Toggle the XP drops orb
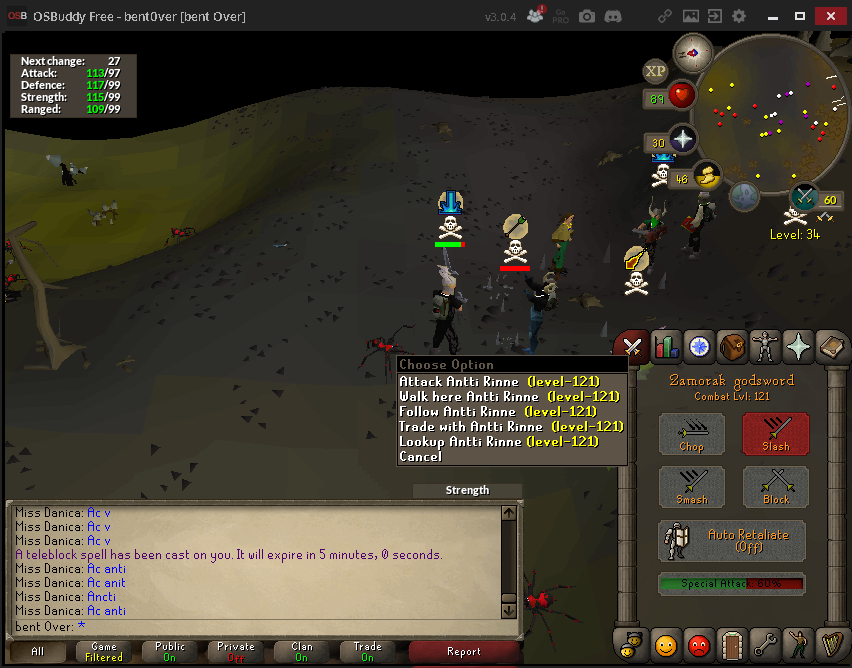This screenshot has height=668, width=852. point(656,71)
